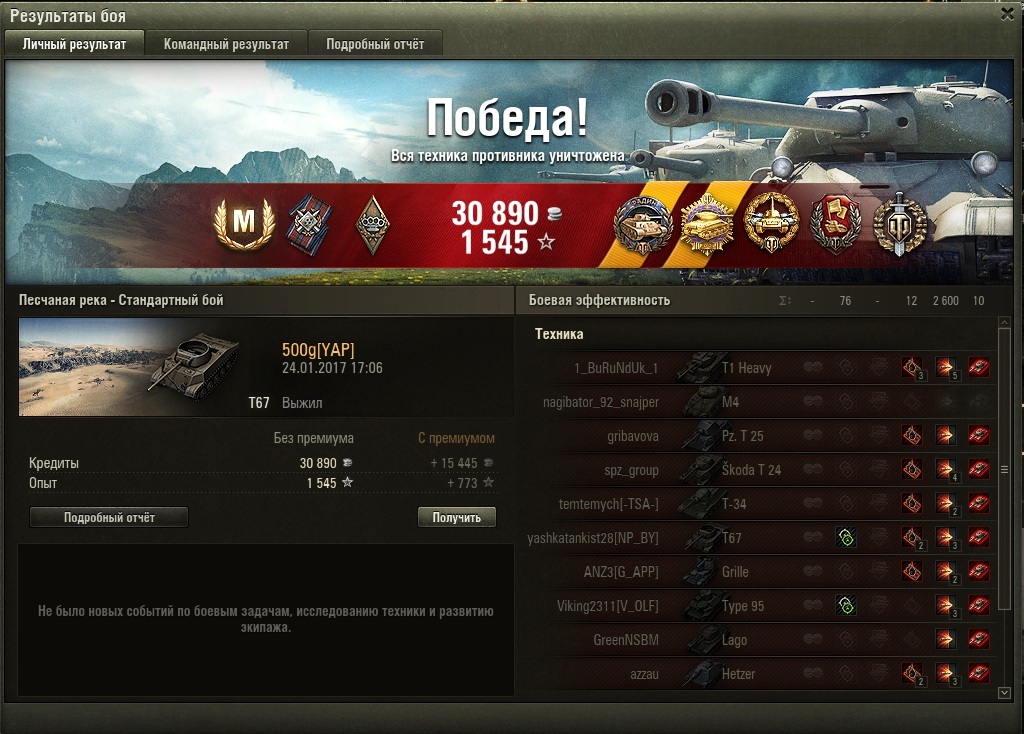Viewport: 1024px width, 734px height.
Task: Click the T67 tank thumbnail image
Action: pyautogui.click(x=130, y=366)
